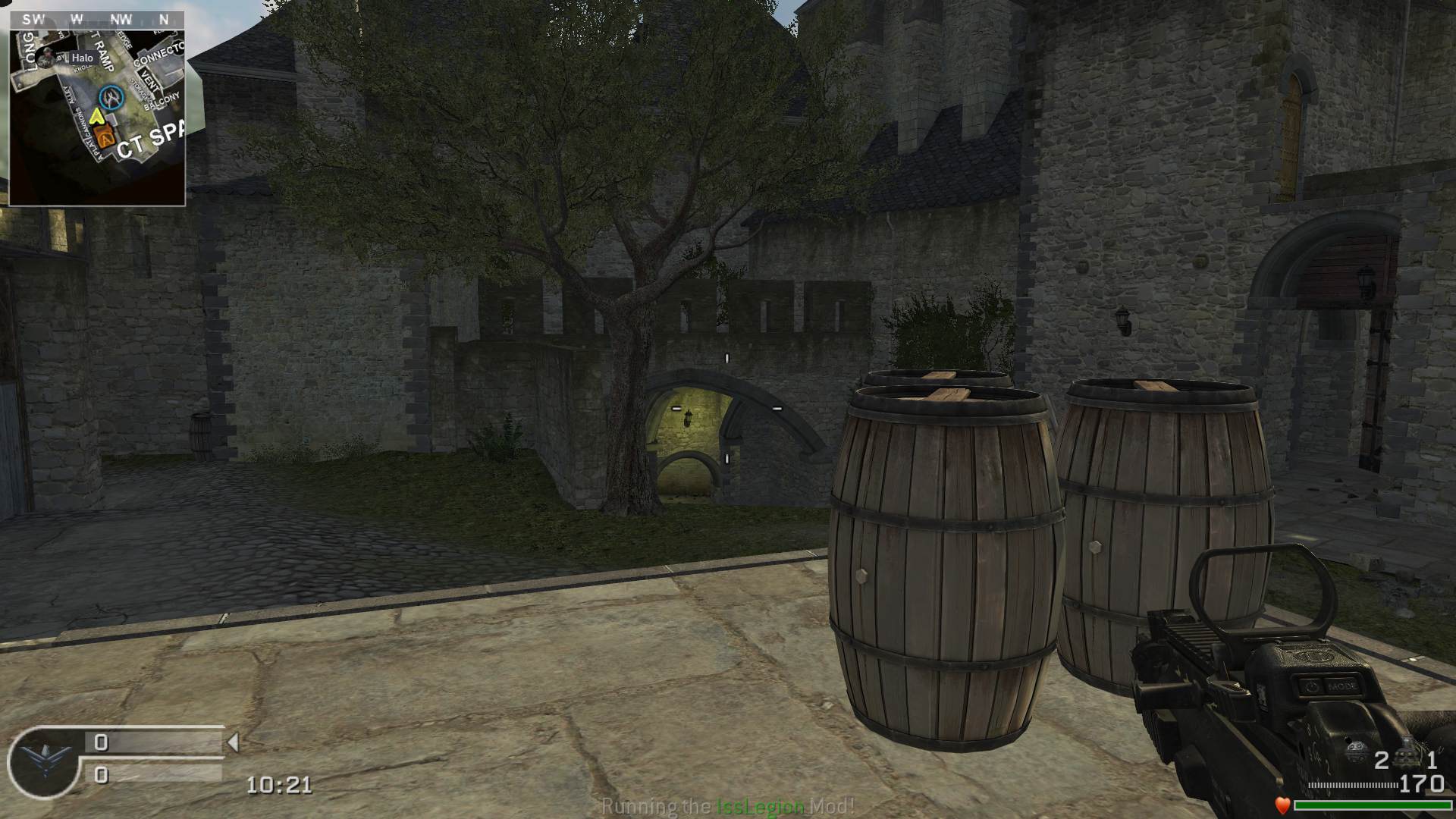Click the minimap in the corner
Viewport: 1456px width, 819px height.
coord(97,117)
